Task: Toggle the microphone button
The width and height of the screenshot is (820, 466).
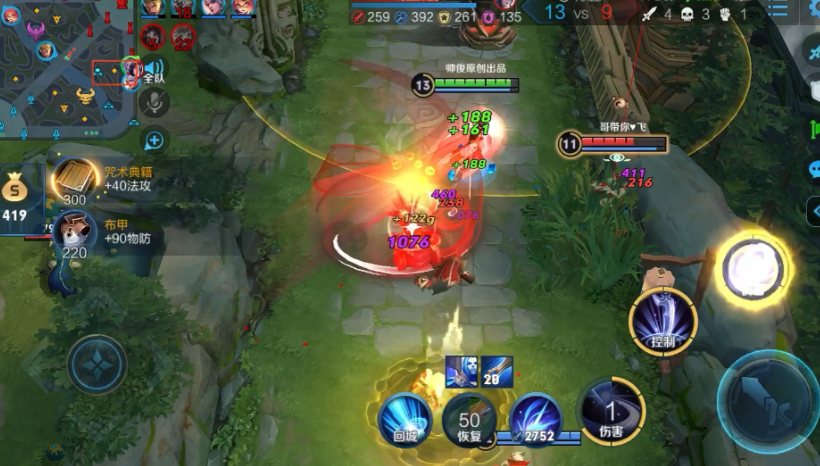Action: tap(154, 101)
